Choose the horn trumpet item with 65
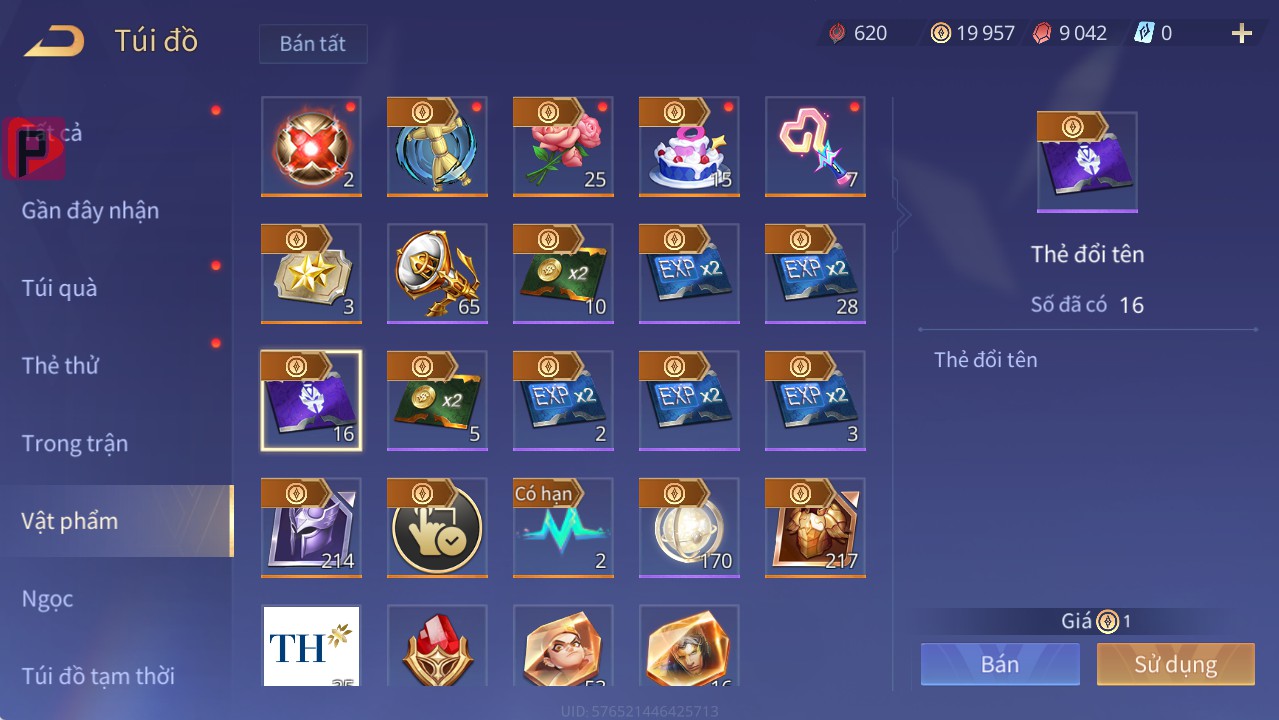This screenshot has width=1279, height=720. pos(437,273)
